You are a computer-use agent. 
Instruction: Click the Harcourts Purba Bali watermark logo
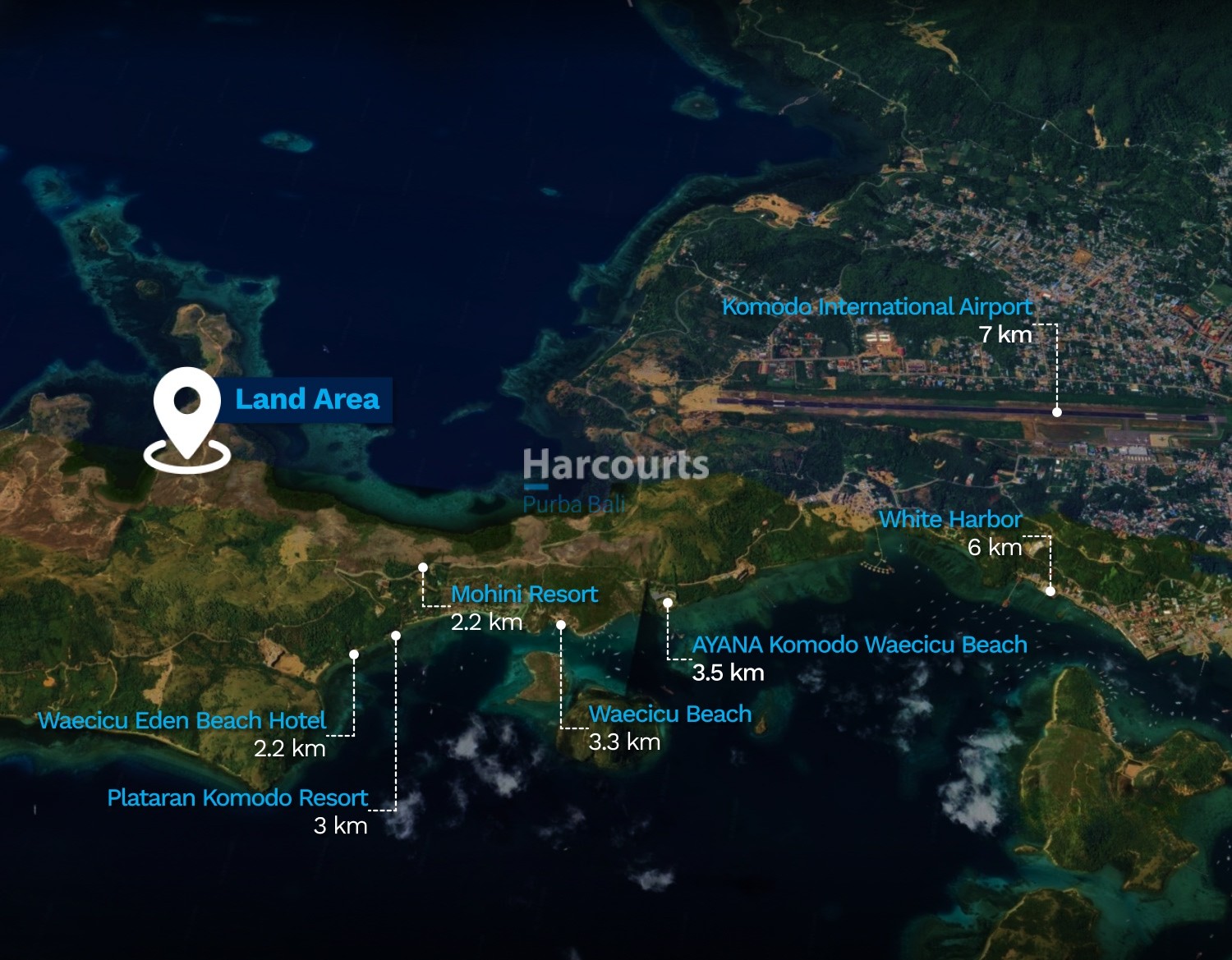pyautogui.click(x=615, y=480)
